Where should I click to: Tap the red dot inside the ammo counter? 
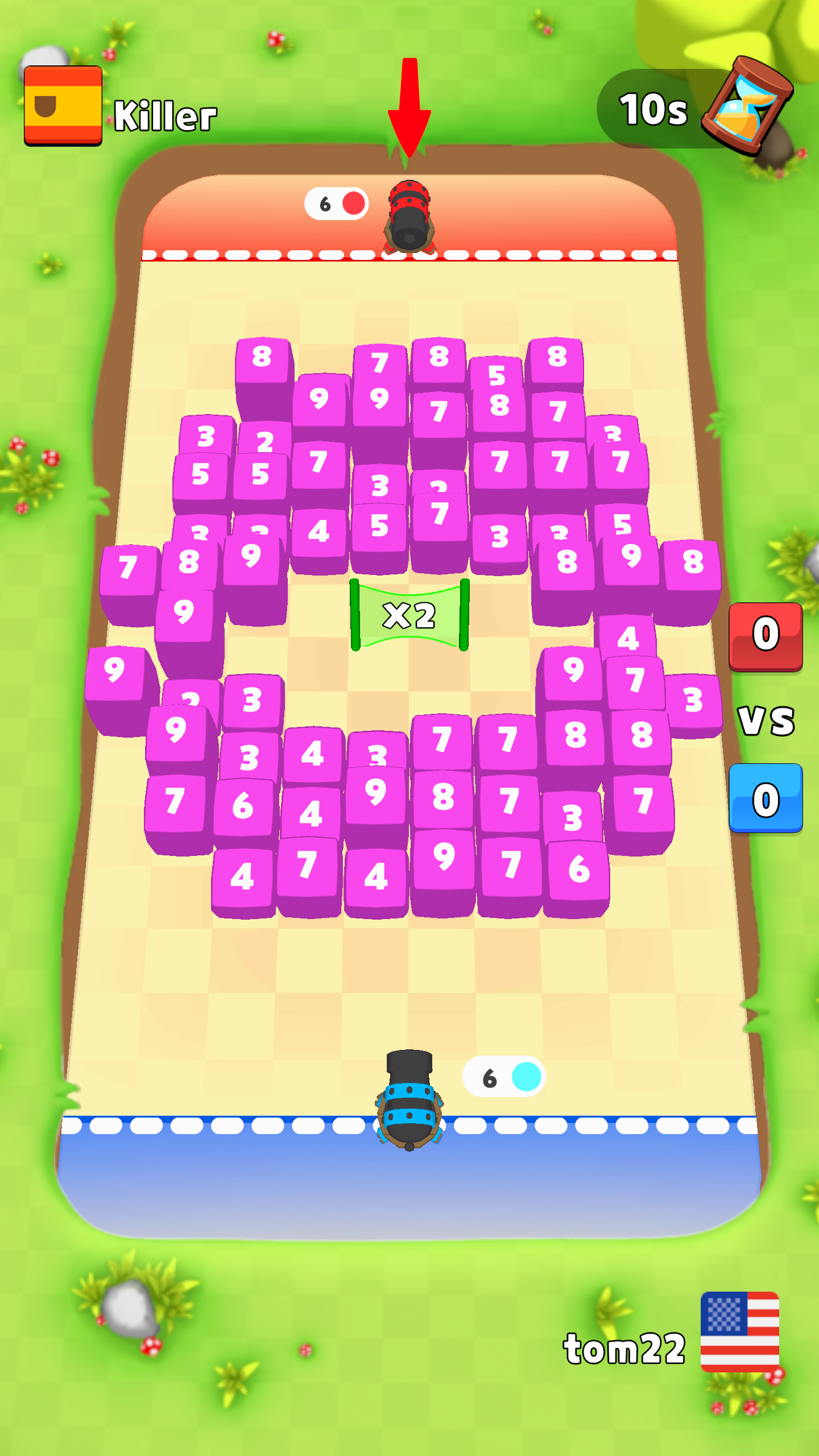coord(353,204)
